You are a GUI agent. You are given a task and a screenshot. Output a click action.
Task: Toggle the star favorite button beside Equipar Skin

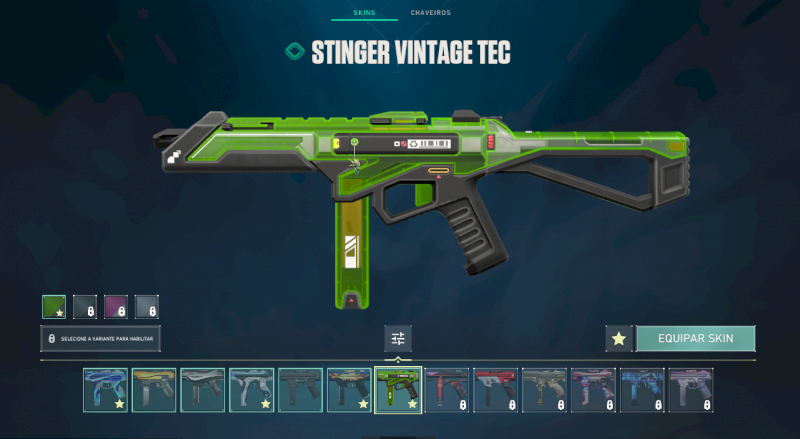pyautogui.click(x=619, y=338)
